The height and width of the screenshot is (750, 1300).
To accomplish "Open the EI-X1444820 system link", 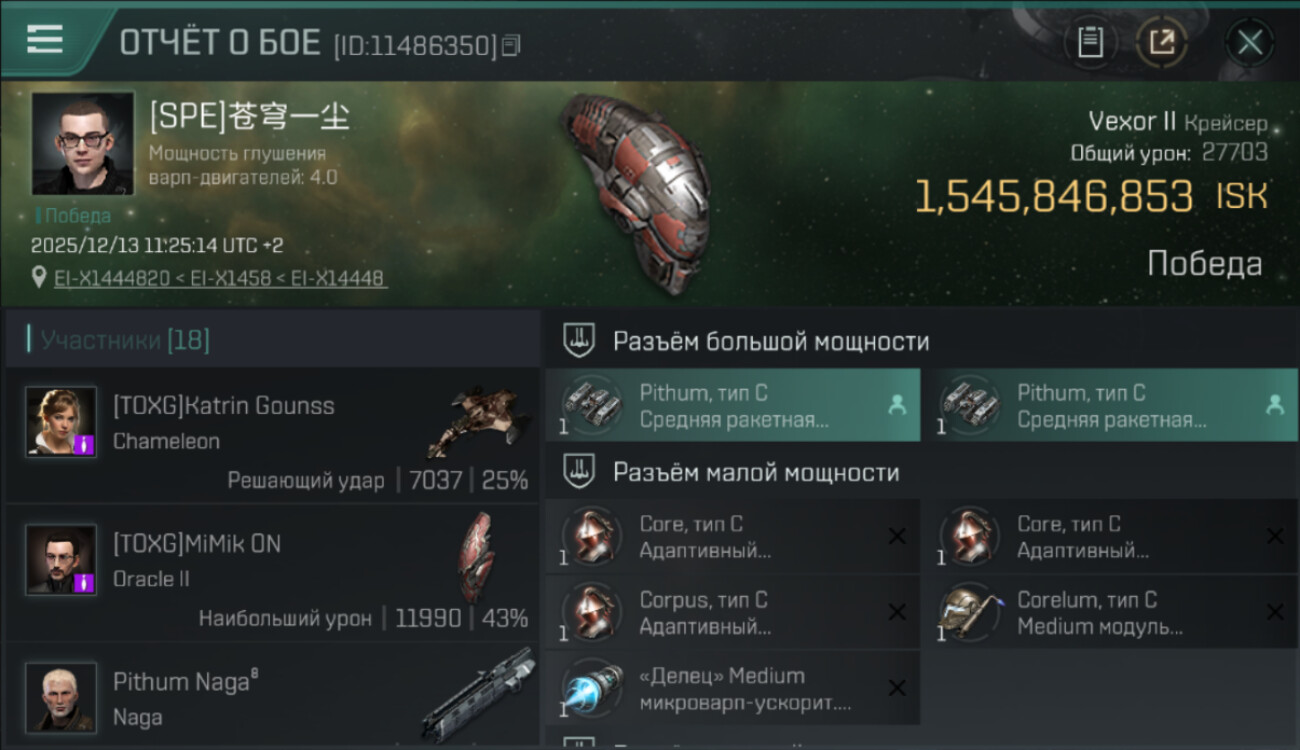I will tap(111, 276).
